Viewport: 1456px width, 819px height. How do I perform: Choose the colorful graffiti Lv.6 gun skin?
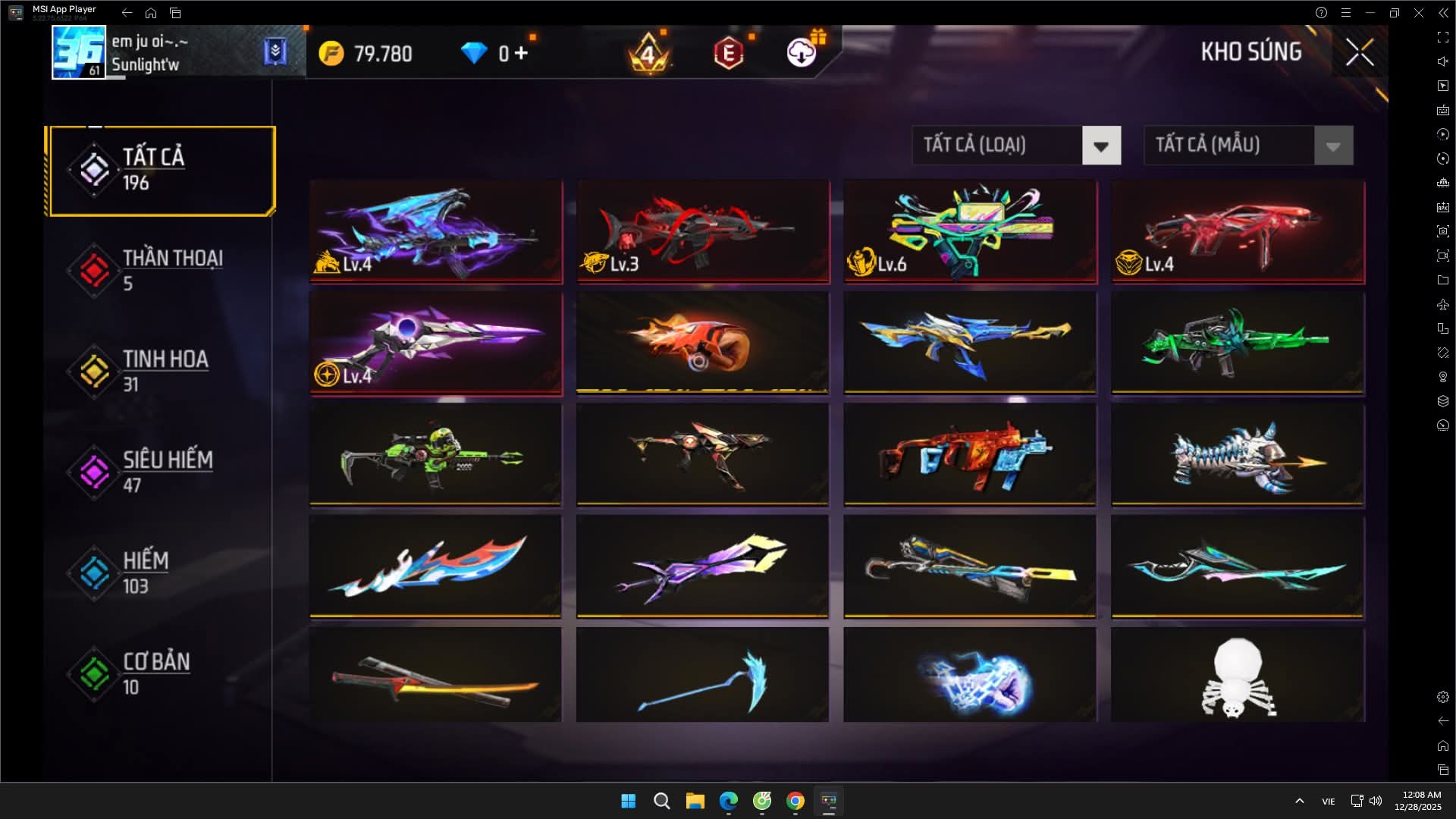coord(970,232)
